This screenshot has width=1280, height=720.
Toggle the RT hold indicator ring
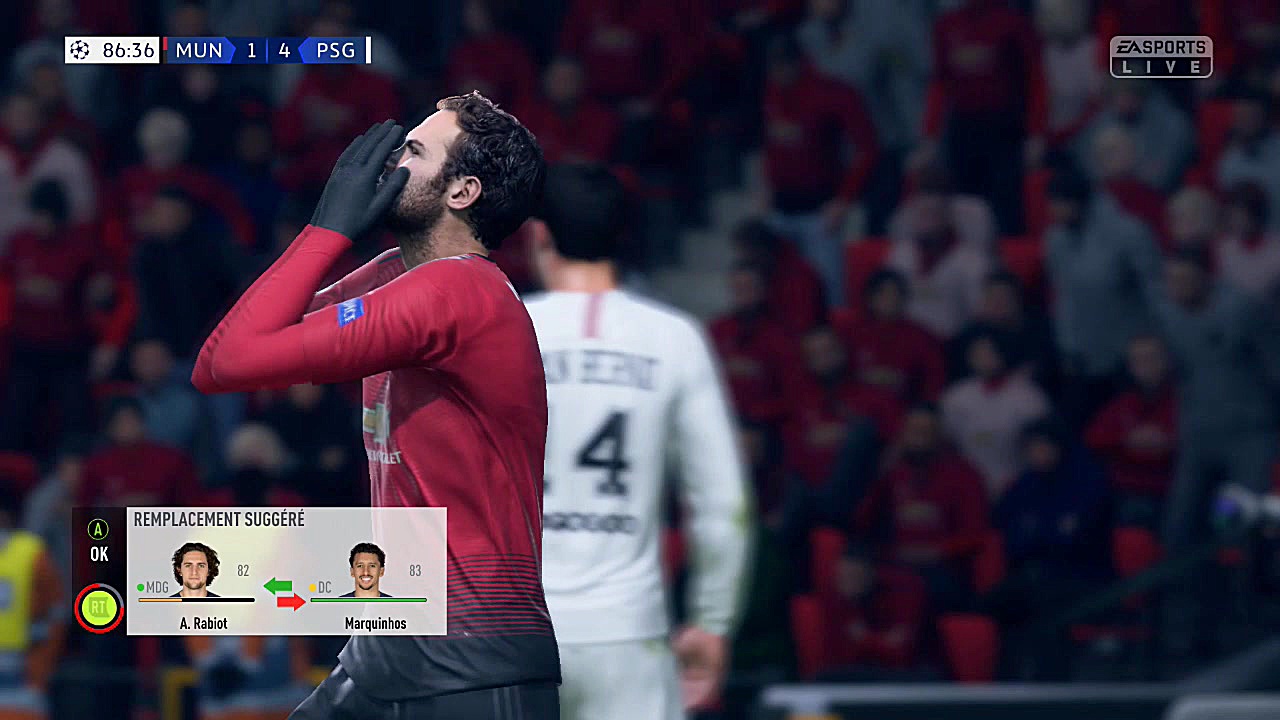[98, 607]
